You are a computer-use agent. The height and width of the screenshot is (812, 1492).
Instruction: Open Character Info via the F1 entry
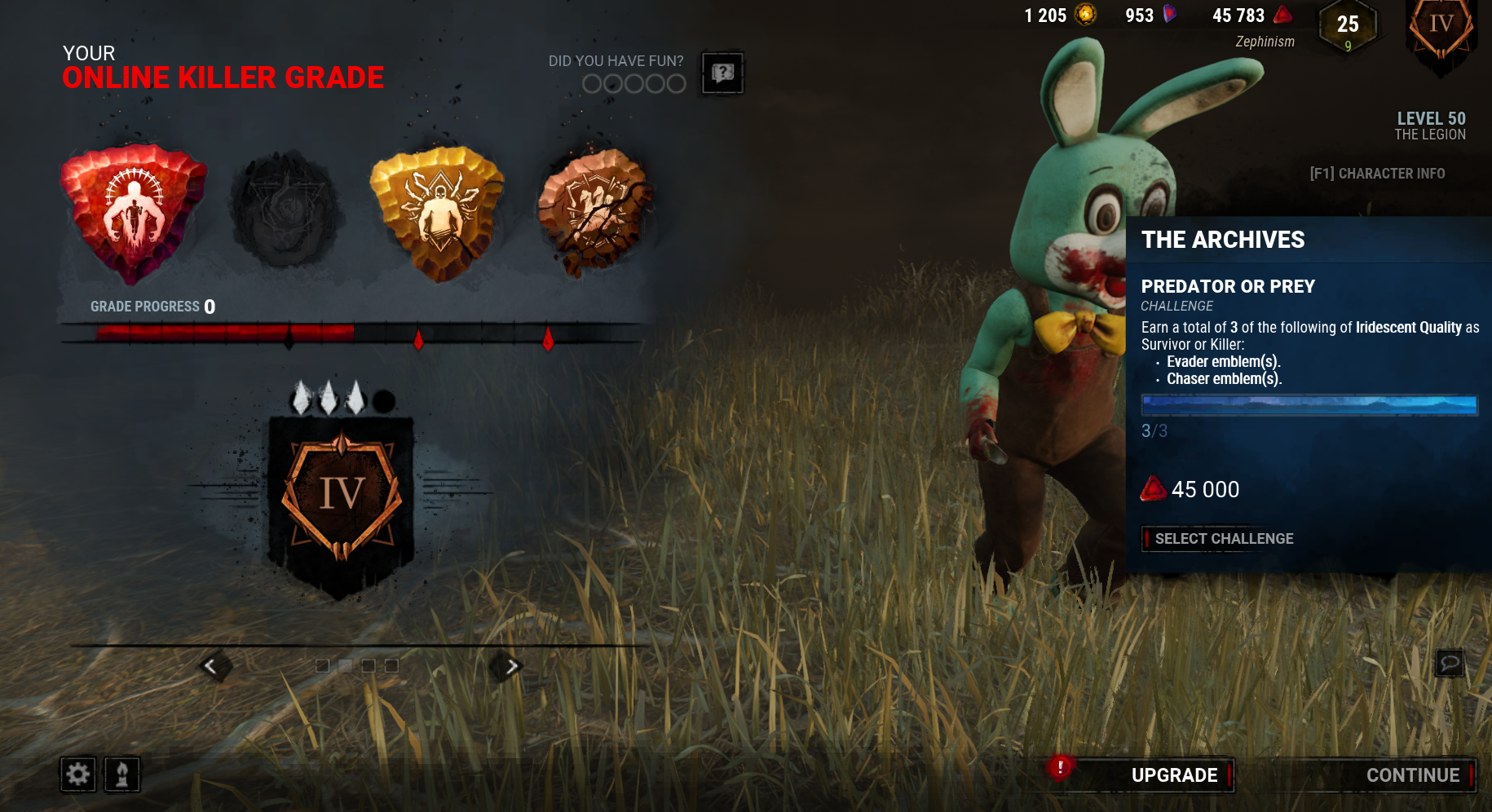coord(1377,173)
